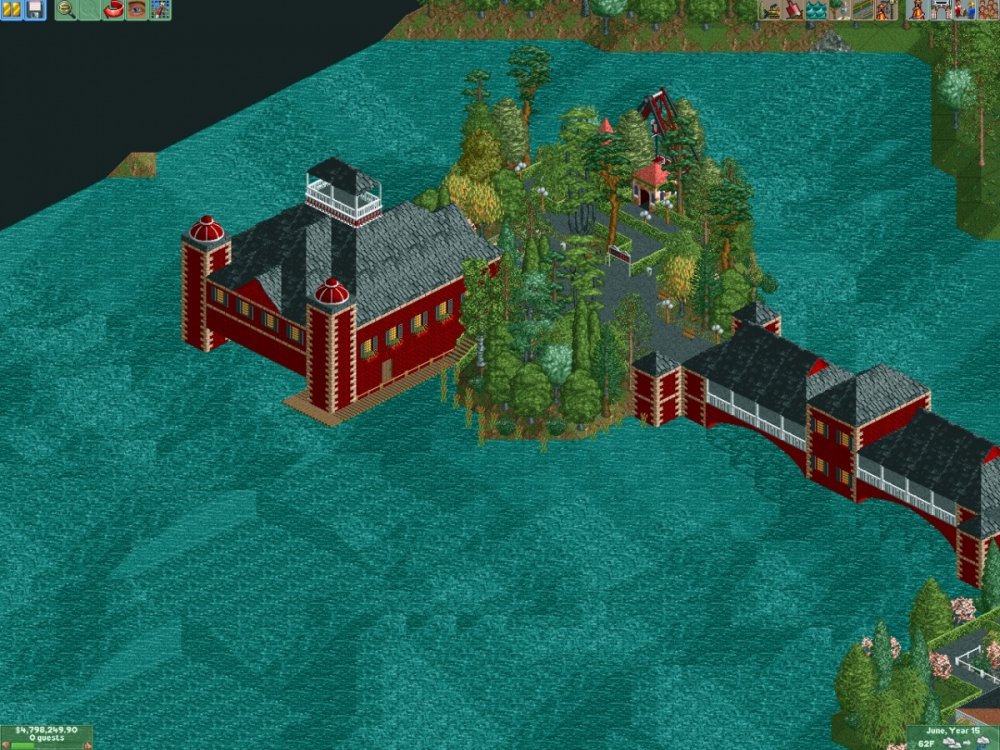Build a new ride or attraction
Image resolution: width=1000 pixels, height=750 pixels.
click(x=885, y=10)
